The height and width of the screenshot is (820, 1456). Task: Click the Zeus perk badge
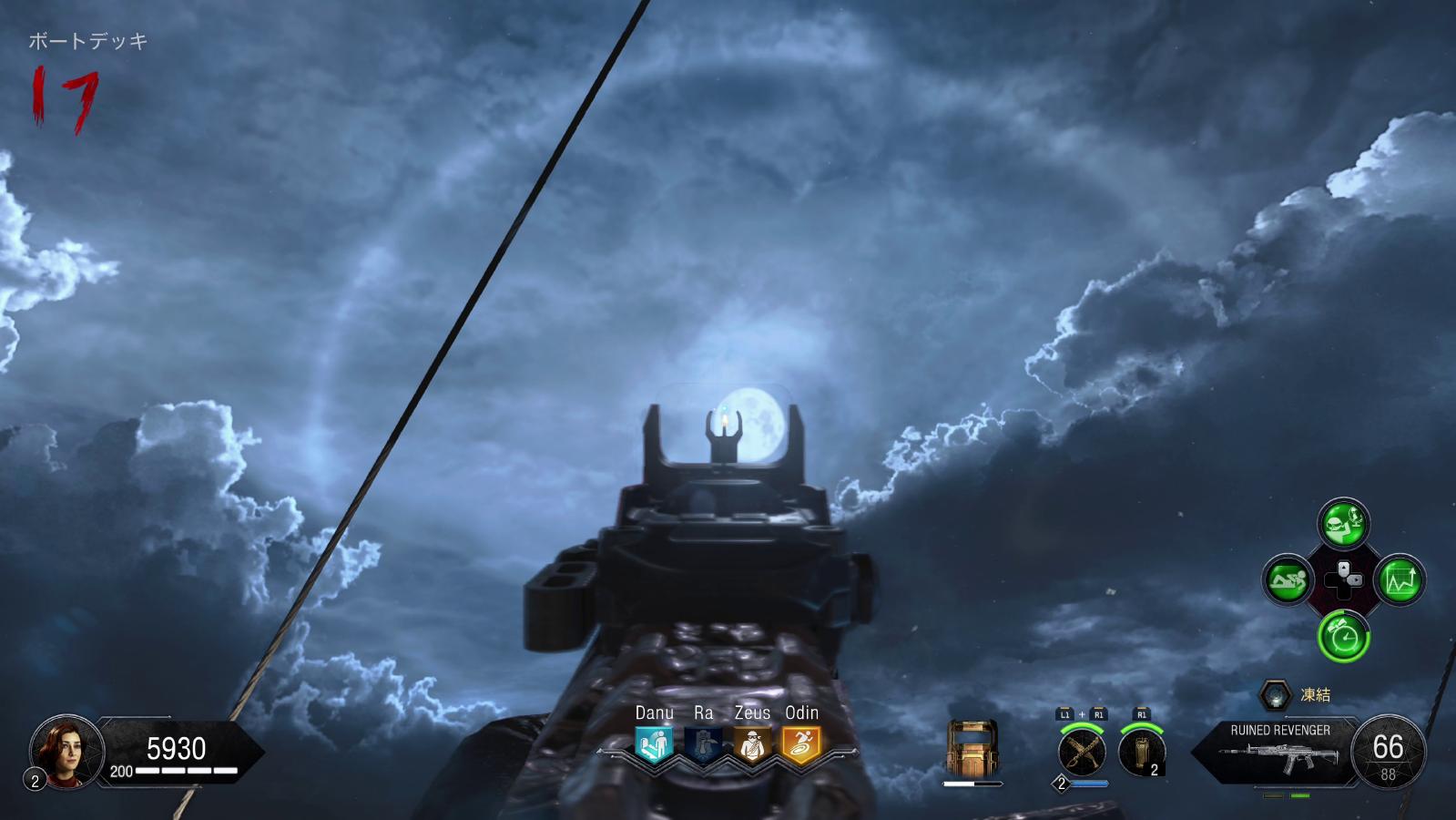point(752,745)
